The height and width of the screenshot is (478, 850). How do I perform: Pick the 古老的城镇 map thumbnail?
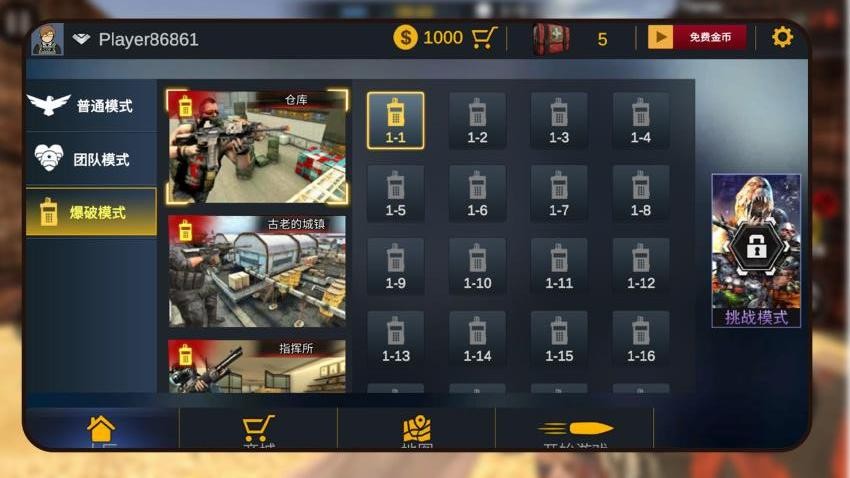(257, 270)
